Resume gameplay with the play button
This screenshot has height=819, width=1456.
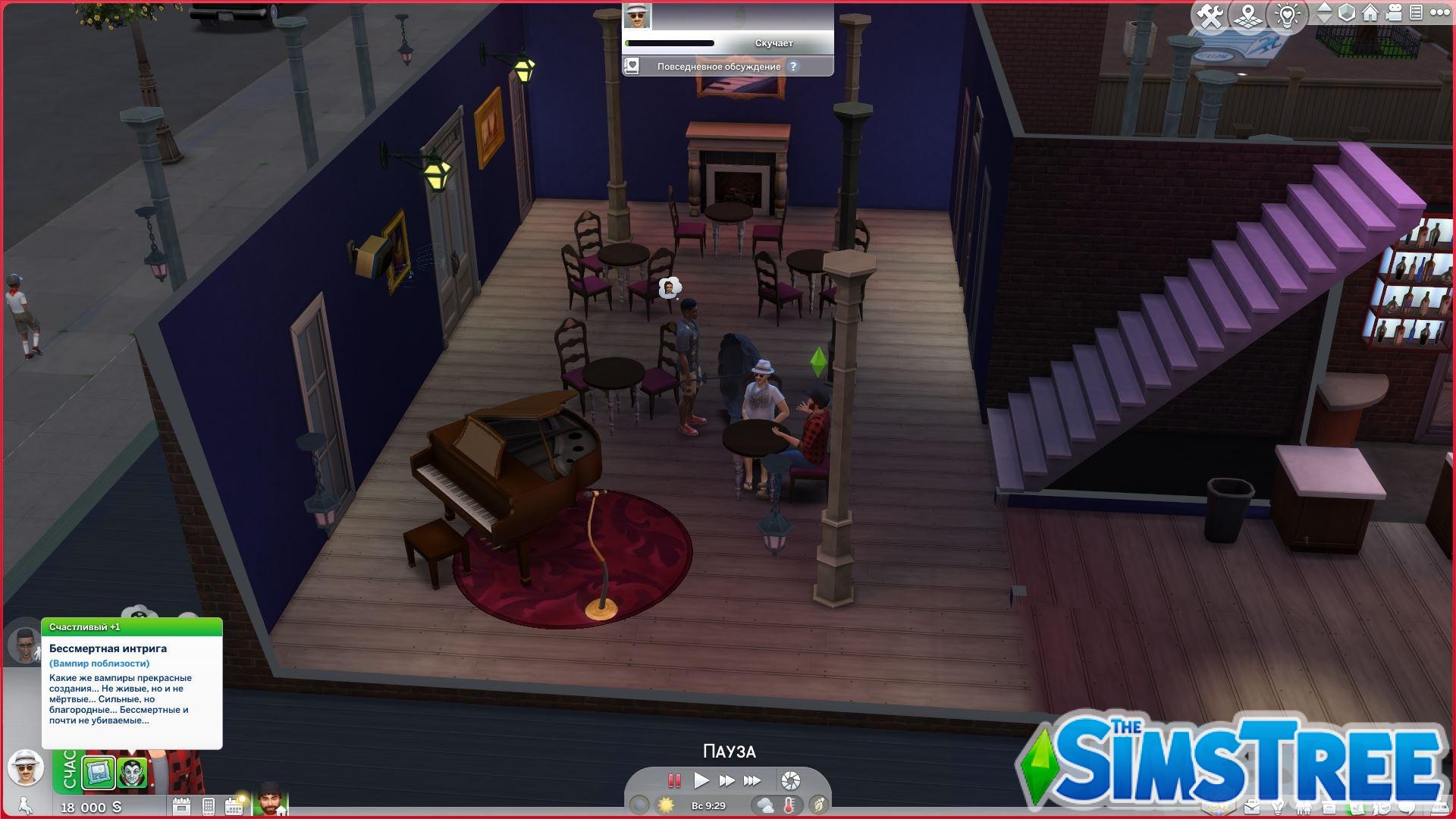701,780
